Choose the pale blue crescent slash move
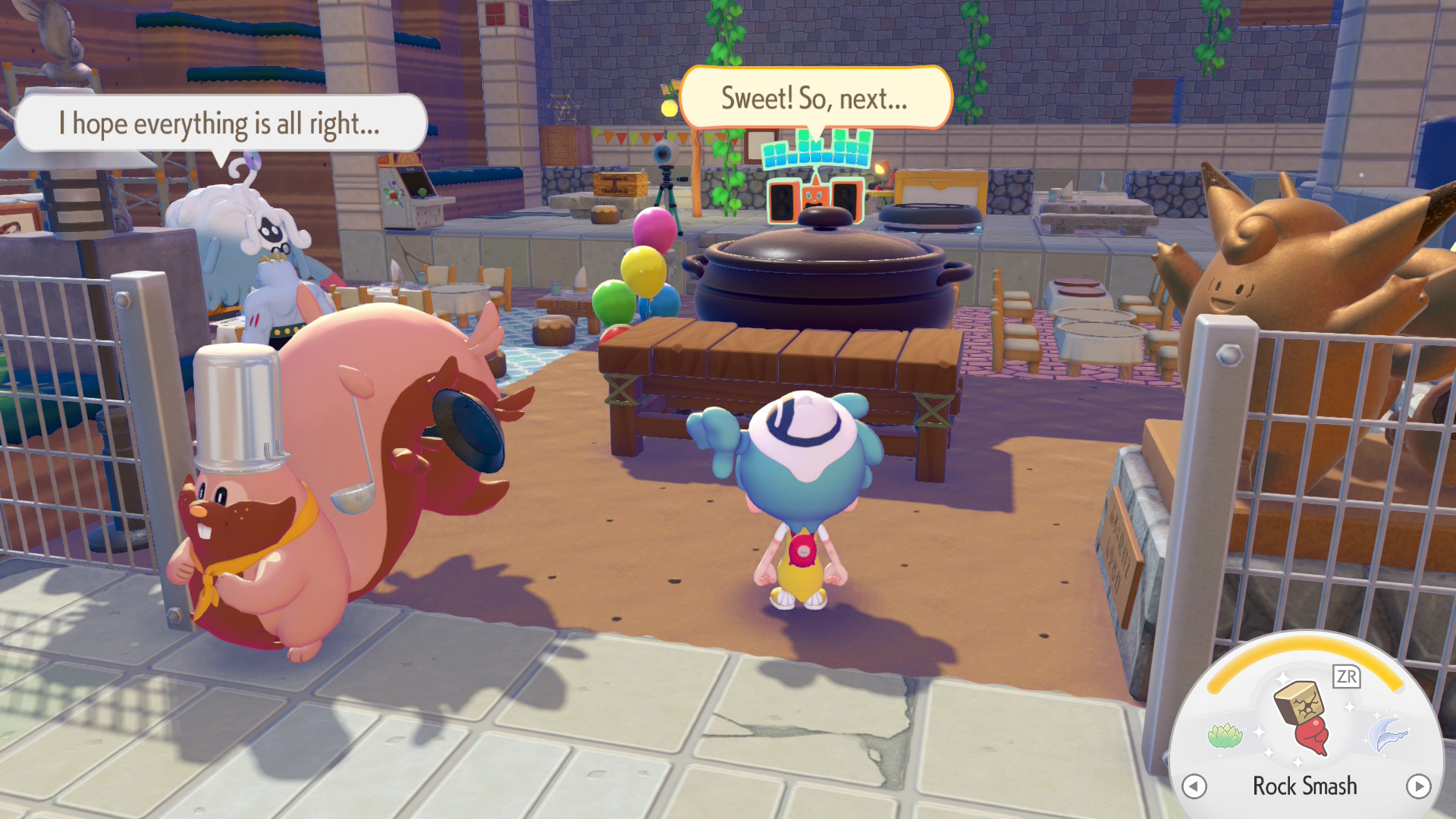This screenshot has width=1456, height=819. tap(1387, 735)
